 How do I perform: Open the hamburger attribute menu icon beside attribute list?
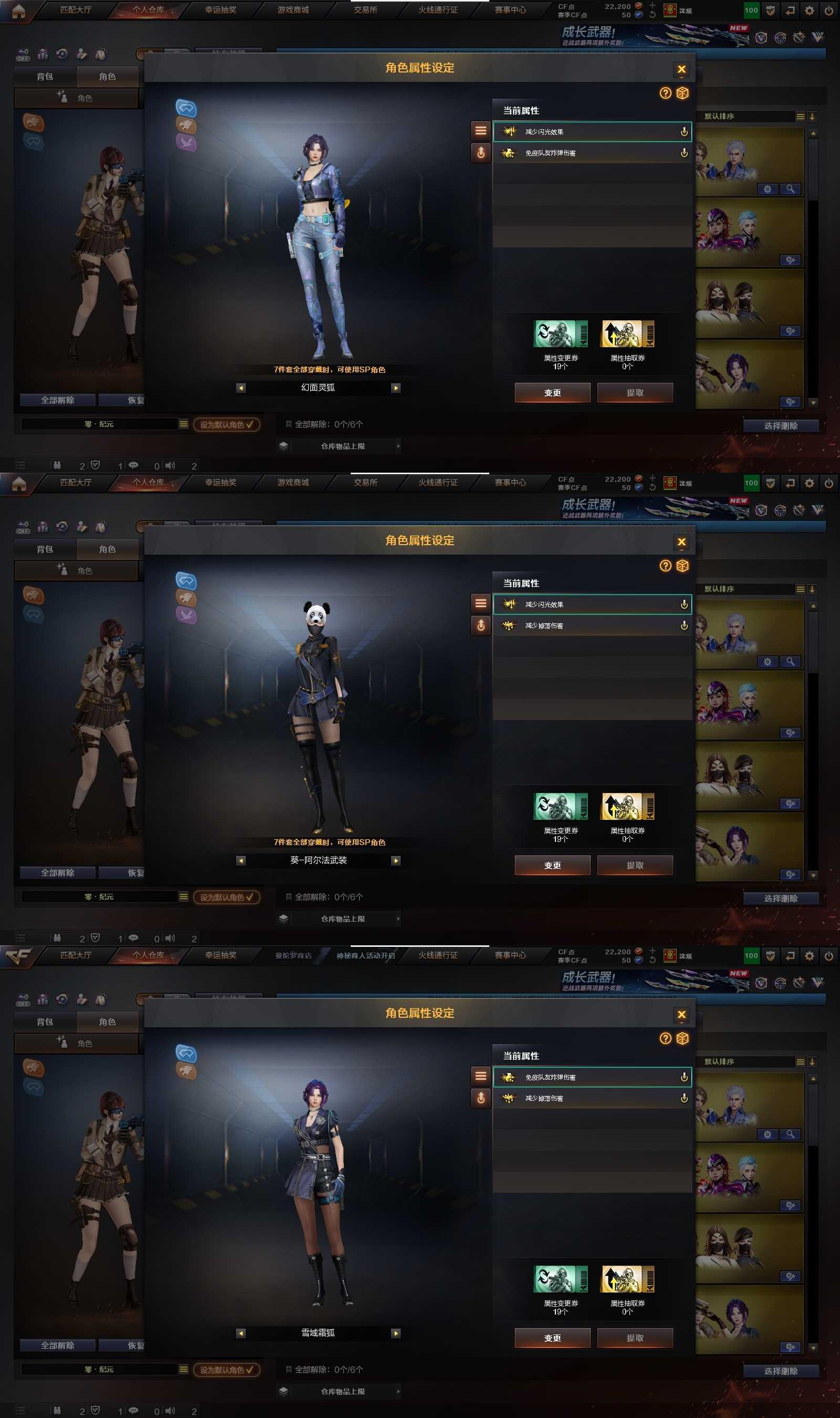pos(480,131)
